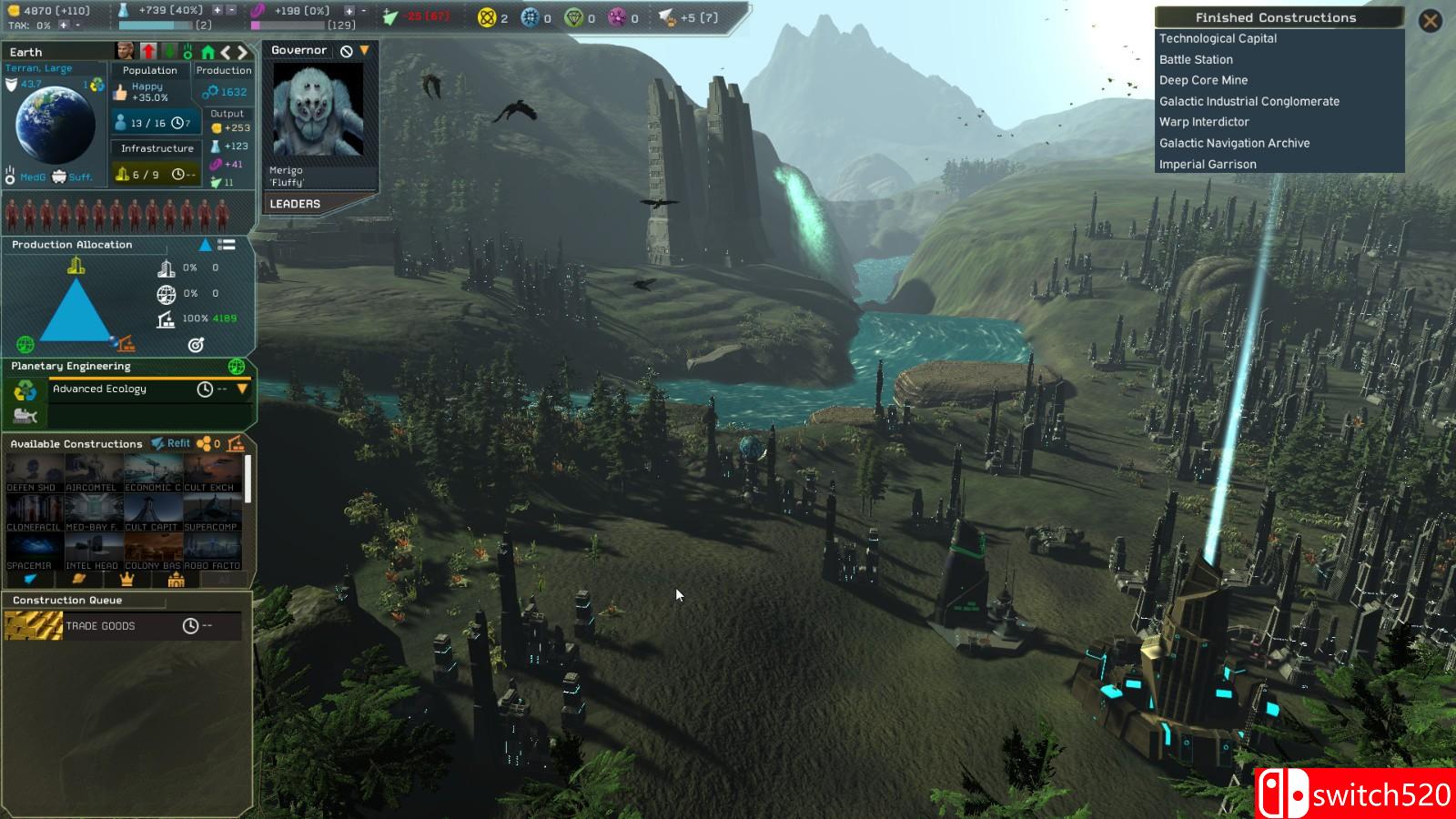Select Deep Core Mine in finished list
The image size is (1456, 819).
coord(1203,80)
